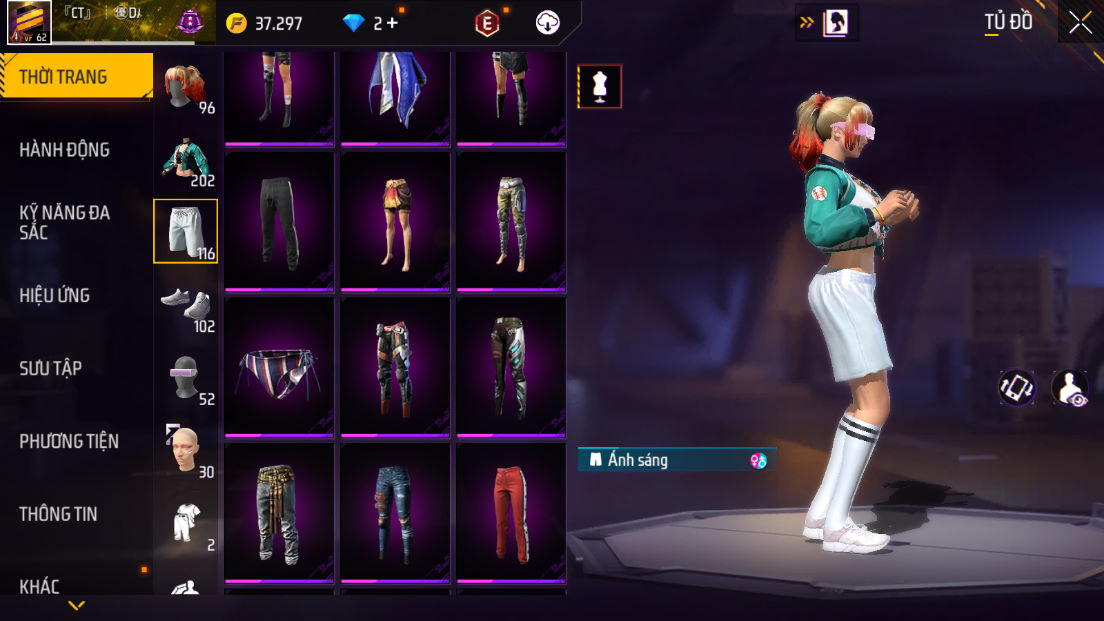Screen dimensions: 1104x621
Task: Switch to the hair category with 96 items
Action: coord(186,88)
